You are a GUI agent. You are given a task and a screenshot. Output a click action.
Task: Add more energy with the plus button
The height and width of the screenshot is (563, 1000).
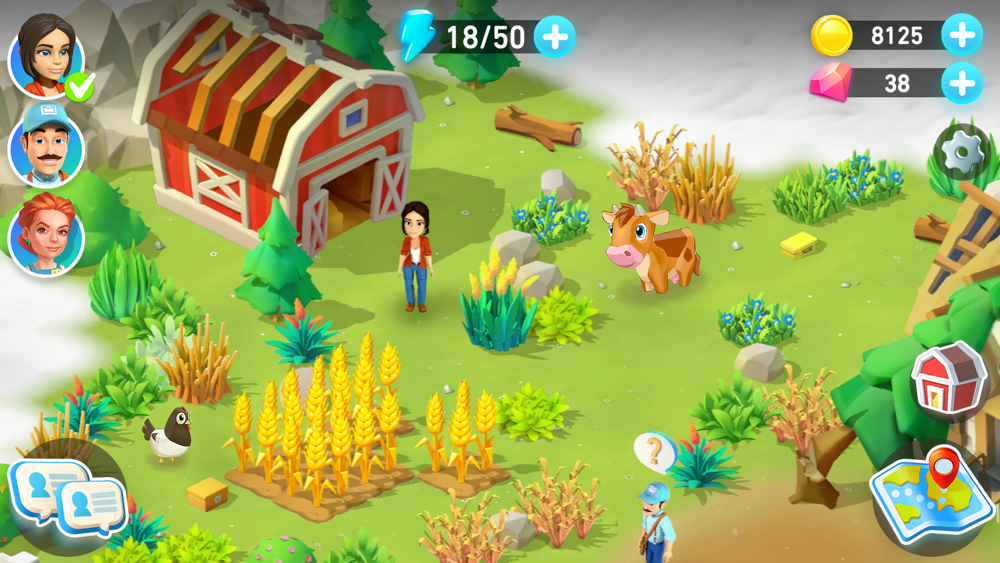click(x=554, y=37)
